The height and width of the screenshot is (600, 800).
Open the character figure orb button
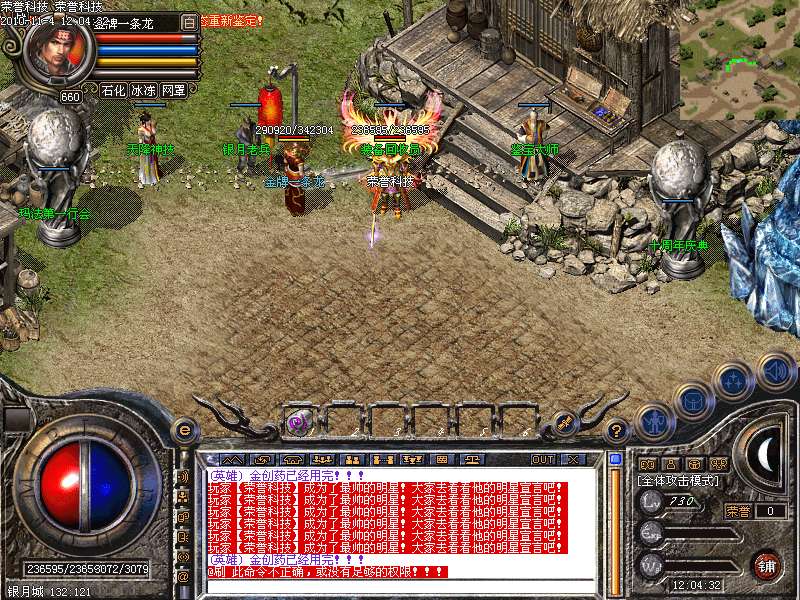coord(652,420)
